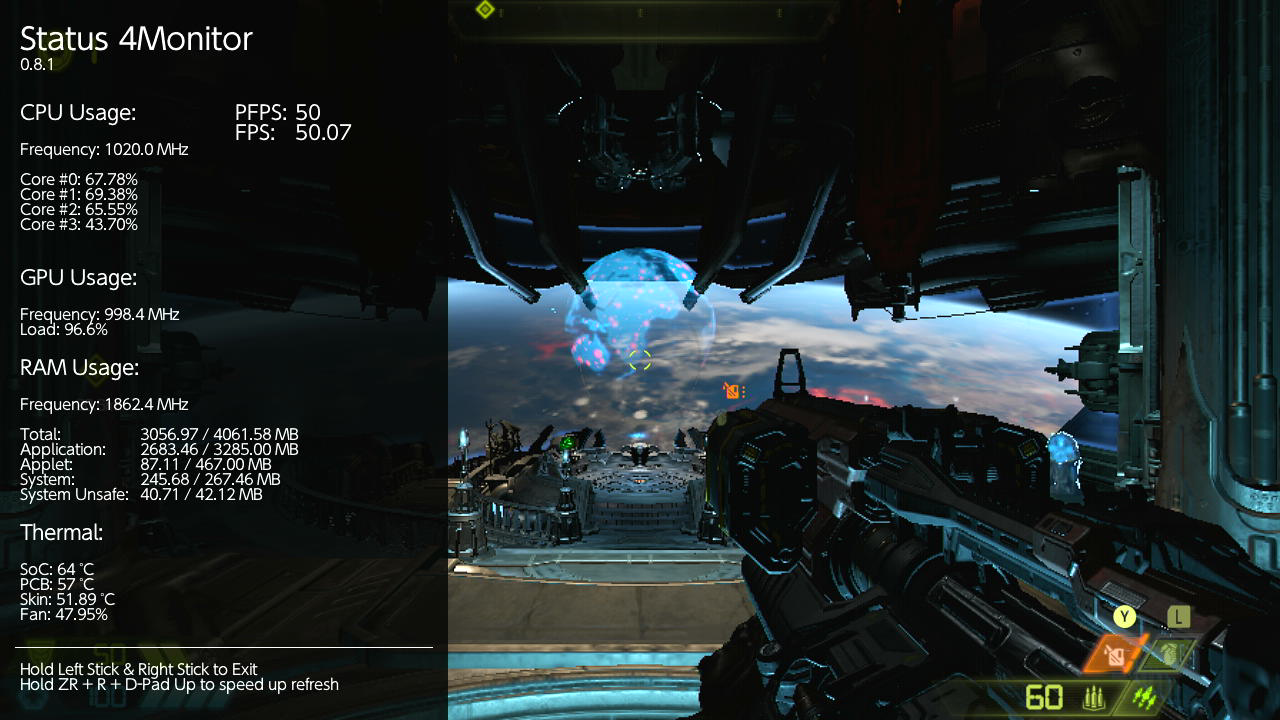Click the green objective diamond on the compass
The width and height of the screenshot is (1280, 720).
[485, 10]
